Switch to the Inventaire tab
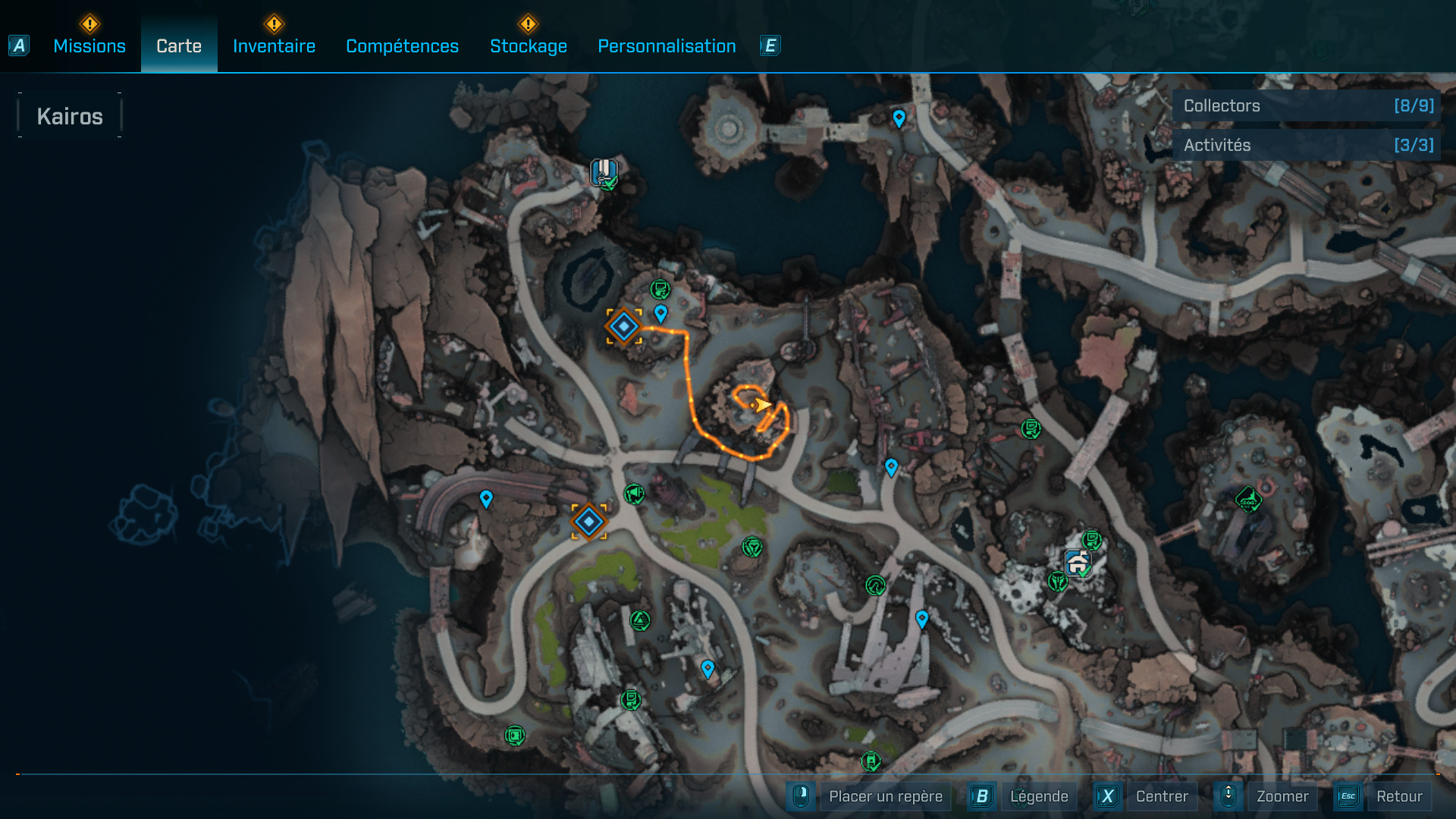This screenshot has width=1456, height=819. [274, 45]
